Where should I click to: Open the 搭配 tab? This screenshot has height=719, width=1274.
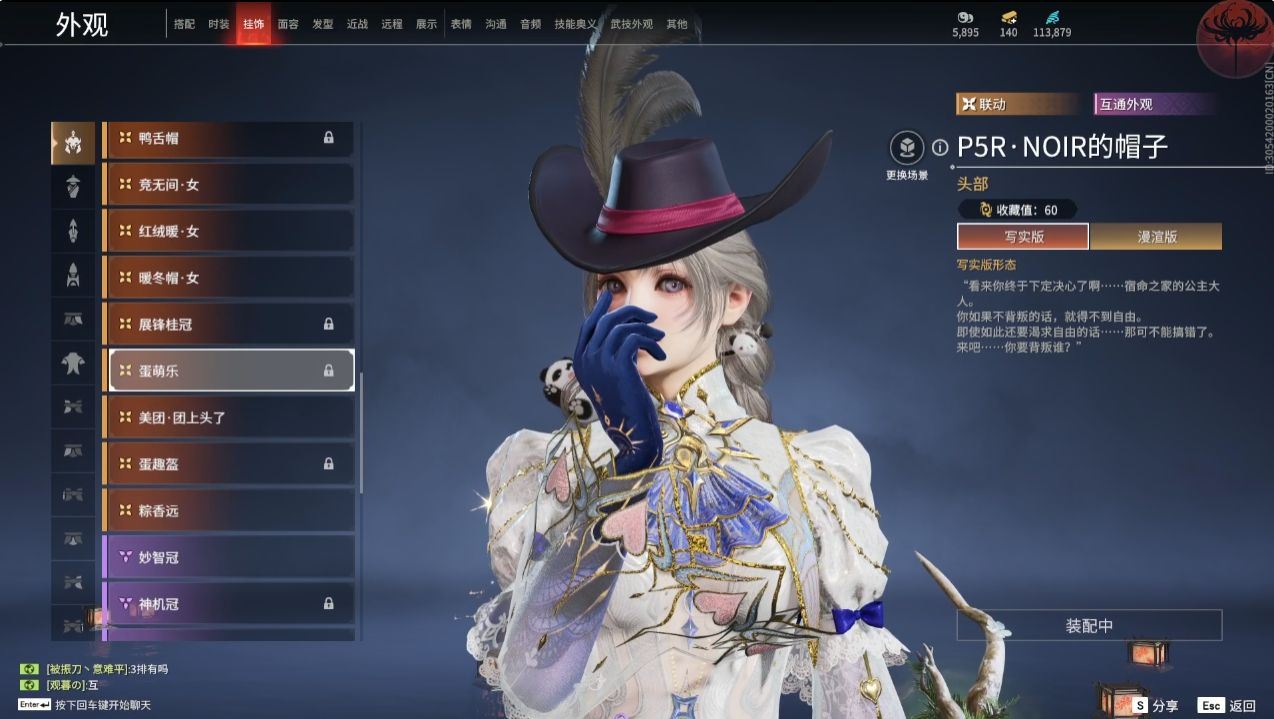(x=184, y=24)
